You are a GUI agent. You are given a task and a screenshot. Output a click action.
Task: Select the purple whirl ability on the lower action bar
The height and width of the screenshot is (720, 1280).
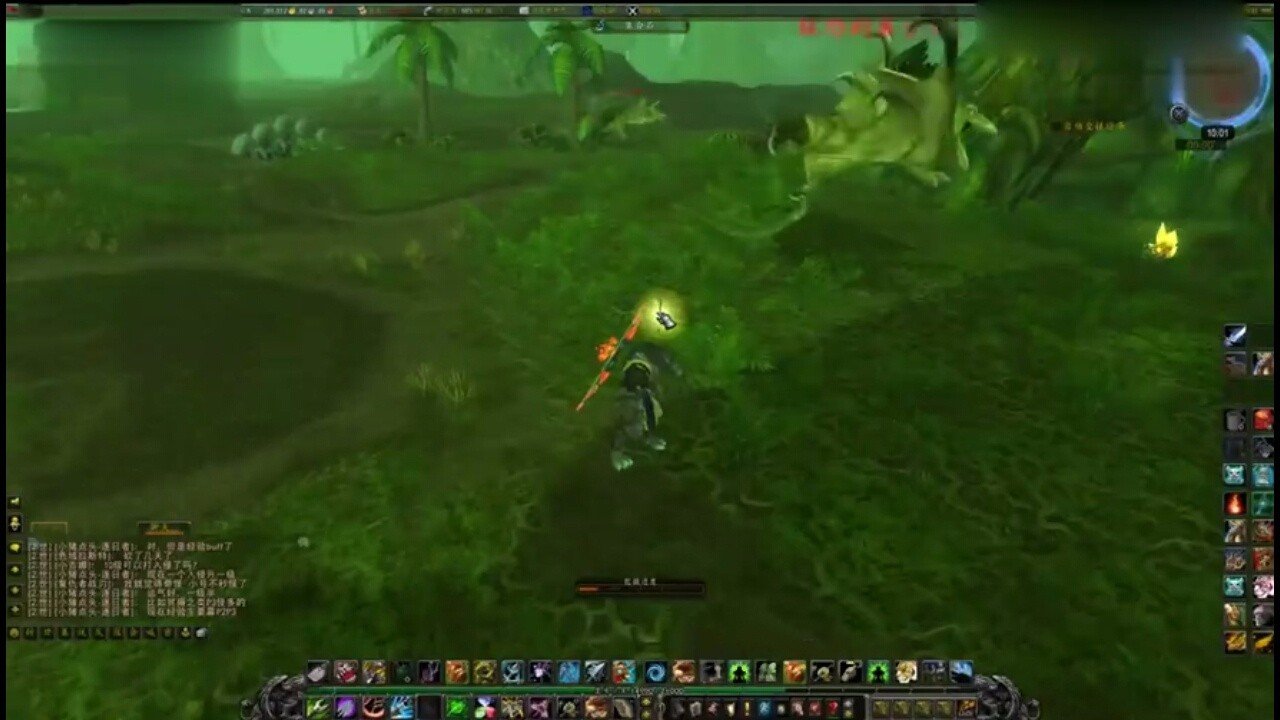click(x=345, y=706)
